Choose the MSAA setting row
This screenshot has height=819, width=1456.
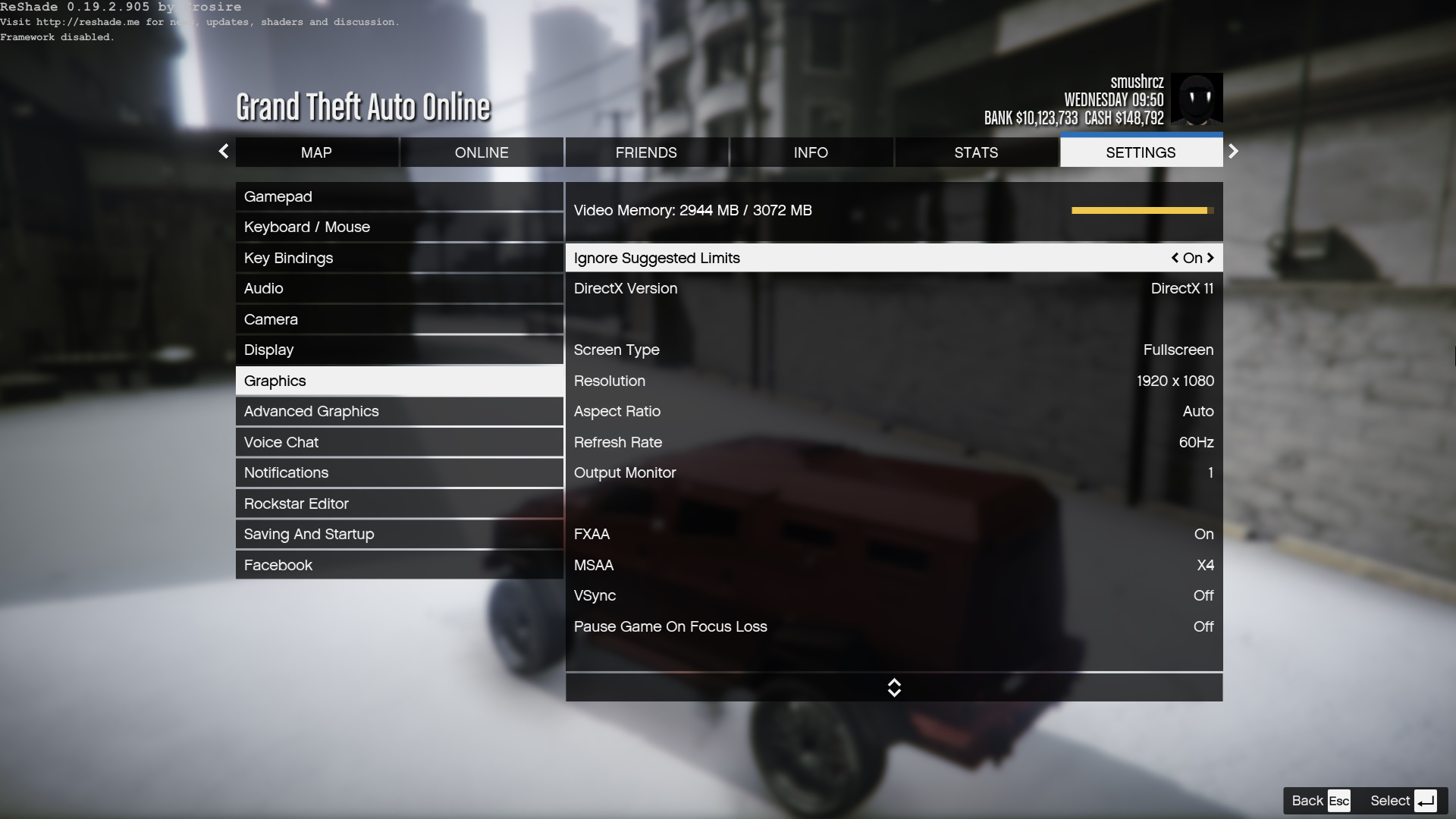coord(893,565)
